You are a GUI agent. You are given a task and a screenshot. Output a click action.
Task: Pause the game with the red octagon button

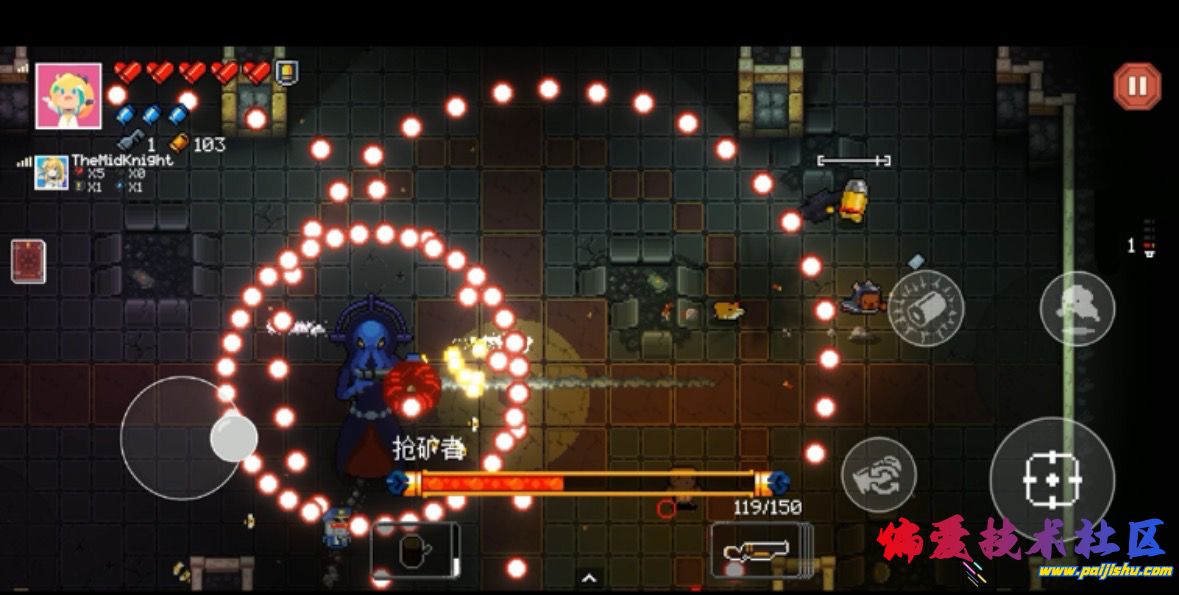[x=1137, y=86]
